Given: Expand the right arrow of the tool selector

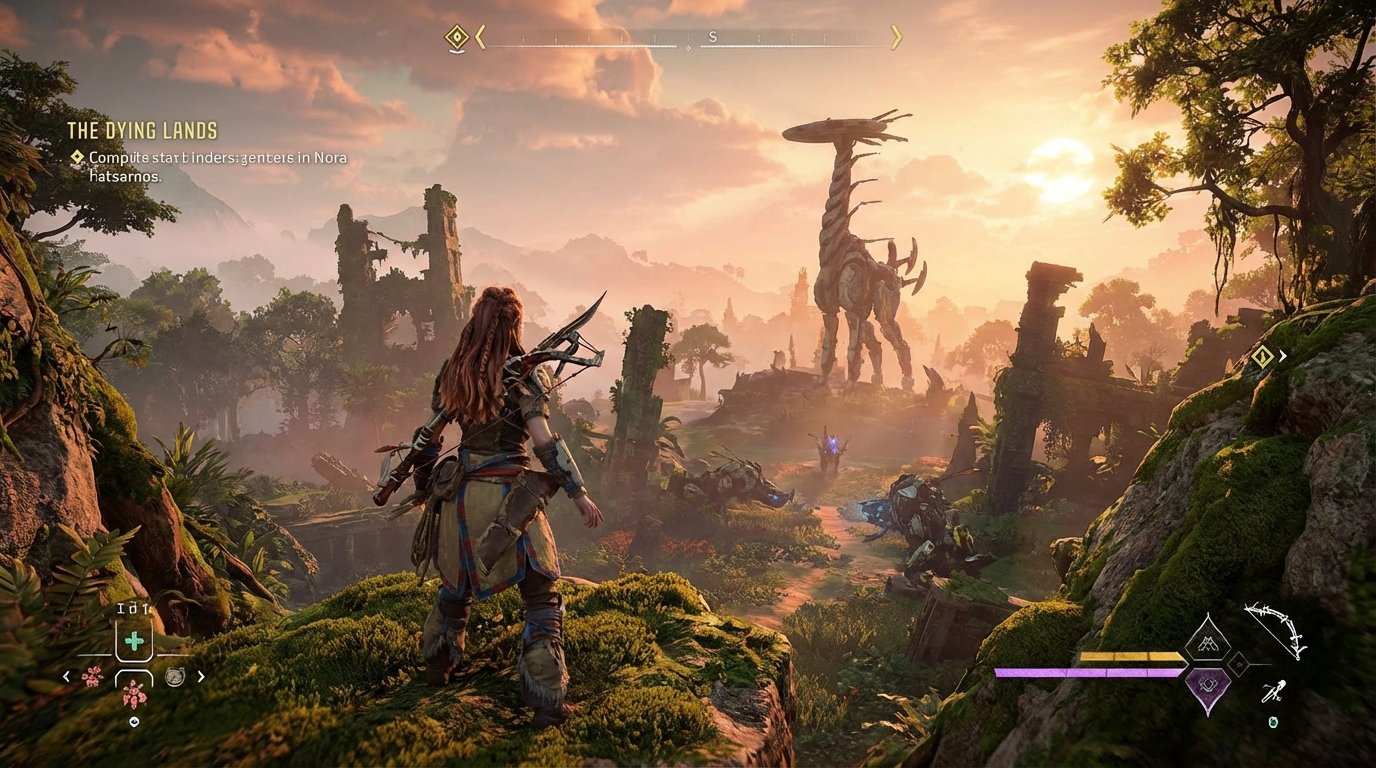Looking at the screenshot, I should [x=201, y=676].
